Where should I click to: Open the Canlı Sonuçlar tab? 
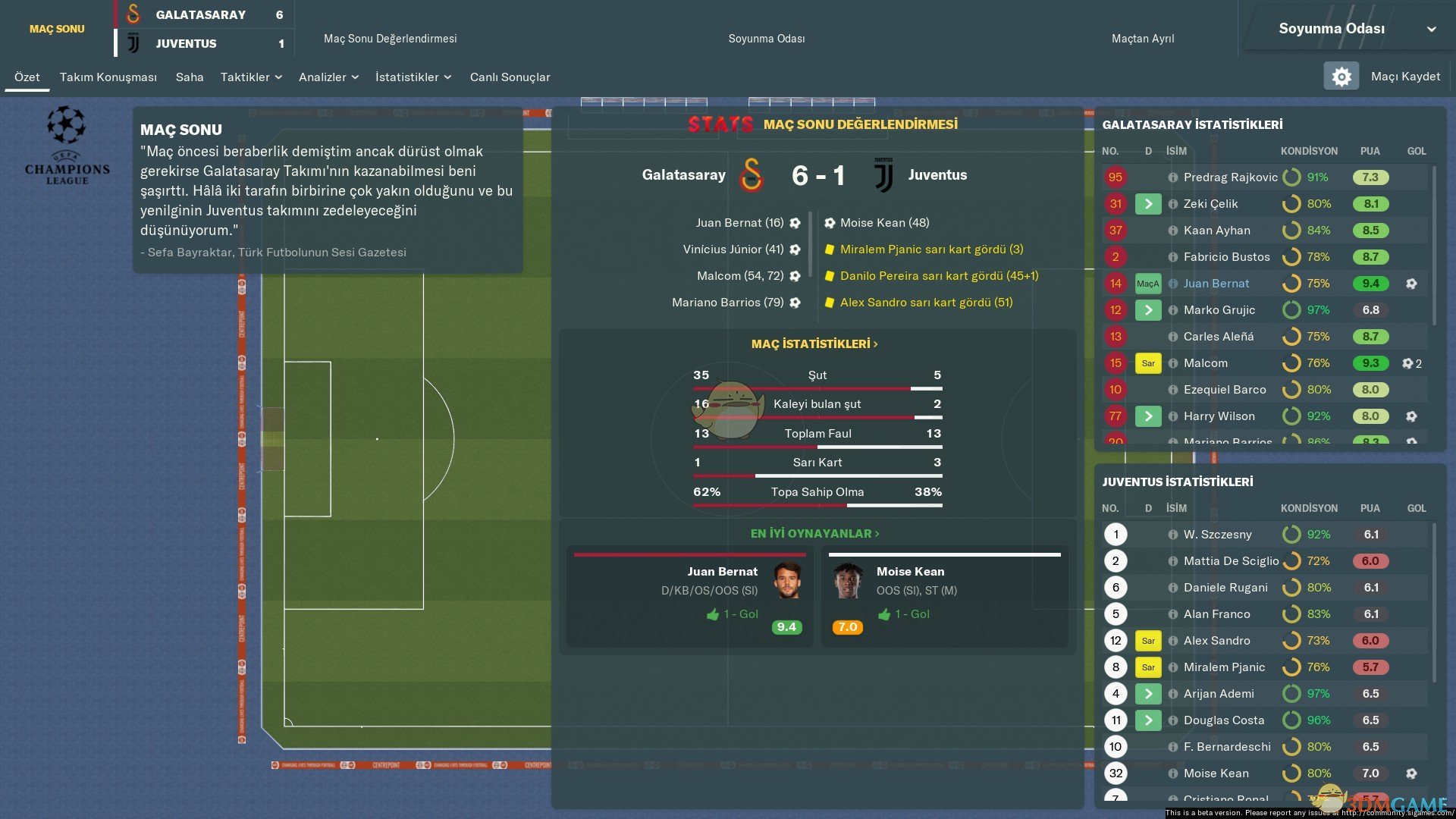(x=510, y=77)
